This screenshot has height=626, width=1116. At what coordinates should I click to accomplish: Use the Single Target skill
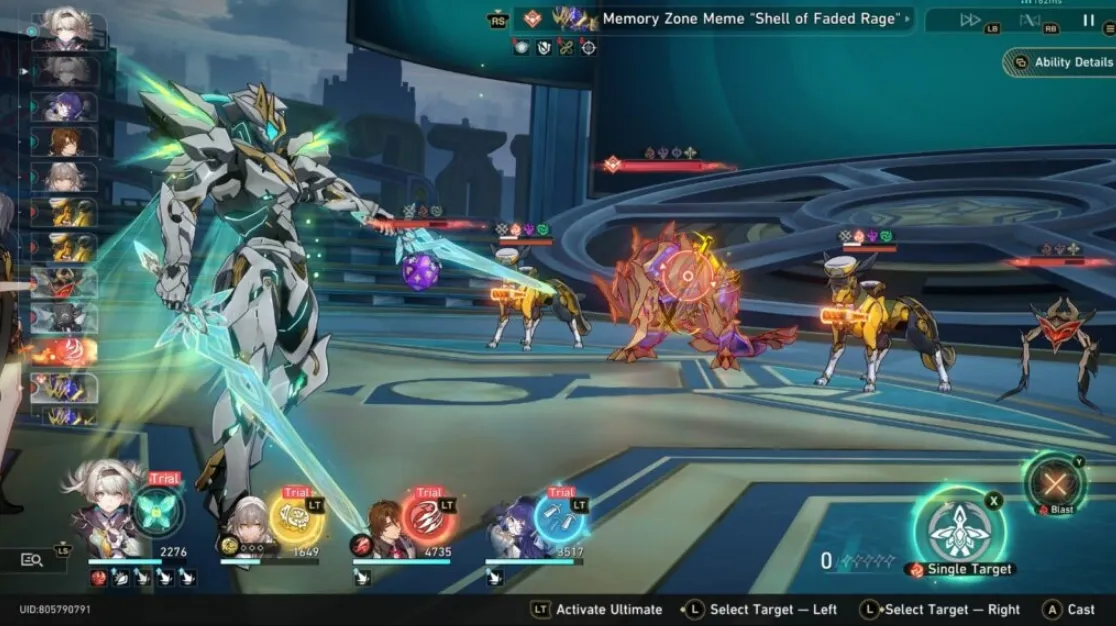click(x=959, y=530)
